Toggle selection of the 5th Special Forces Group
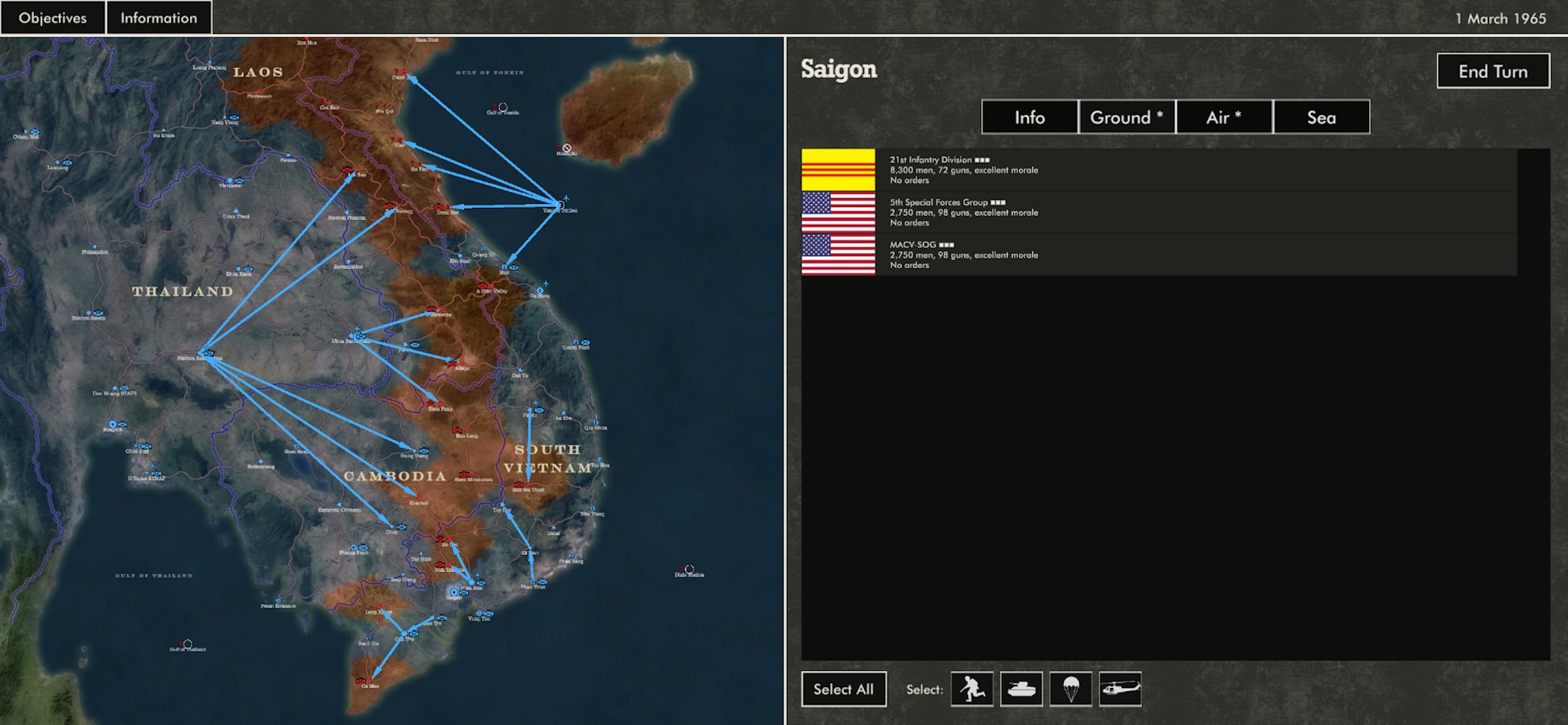 click(1127, 212)
